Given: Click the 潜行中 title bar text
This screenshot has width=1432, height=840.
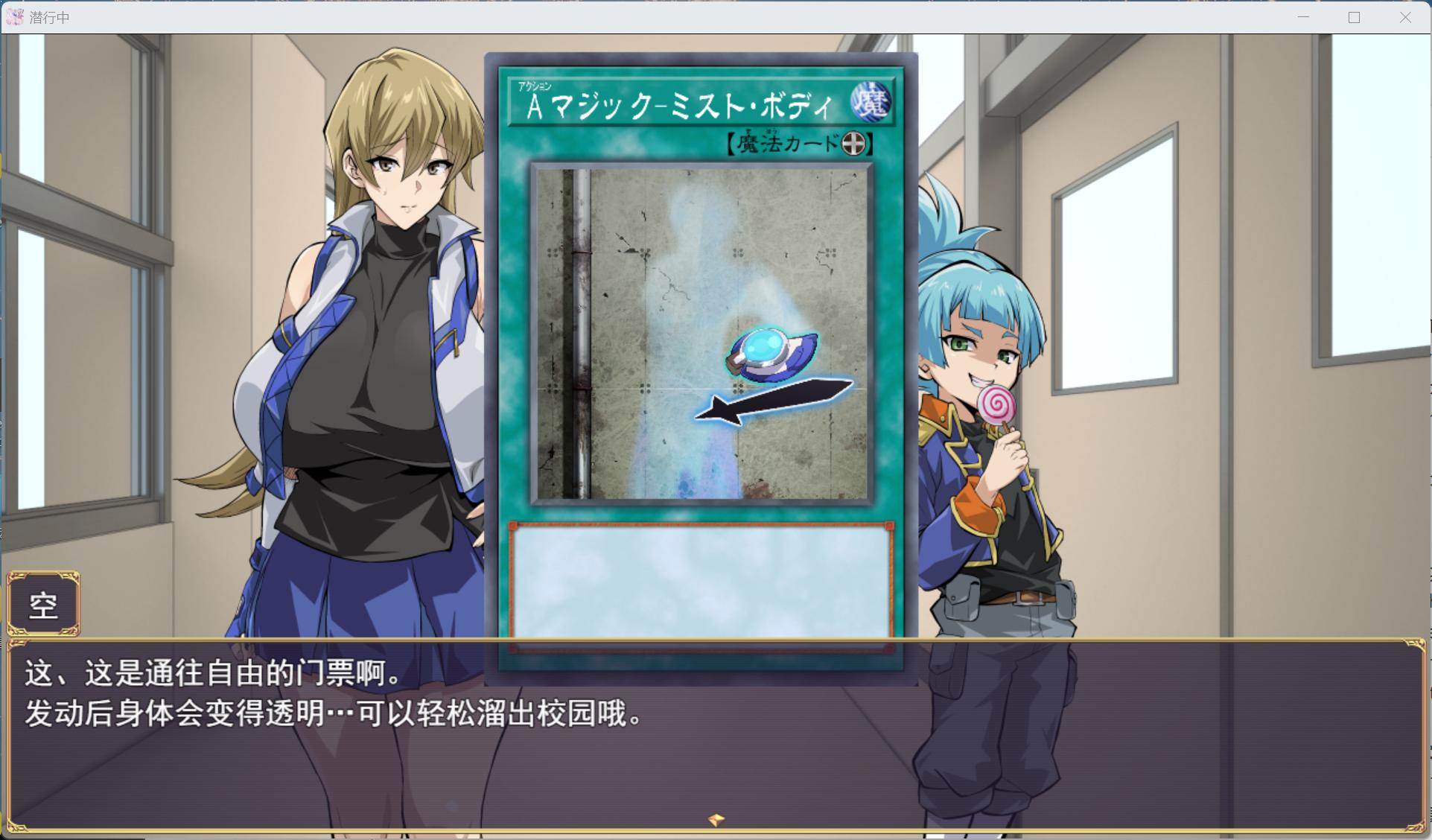Looking at the screenshot, I should coord(48,16).
